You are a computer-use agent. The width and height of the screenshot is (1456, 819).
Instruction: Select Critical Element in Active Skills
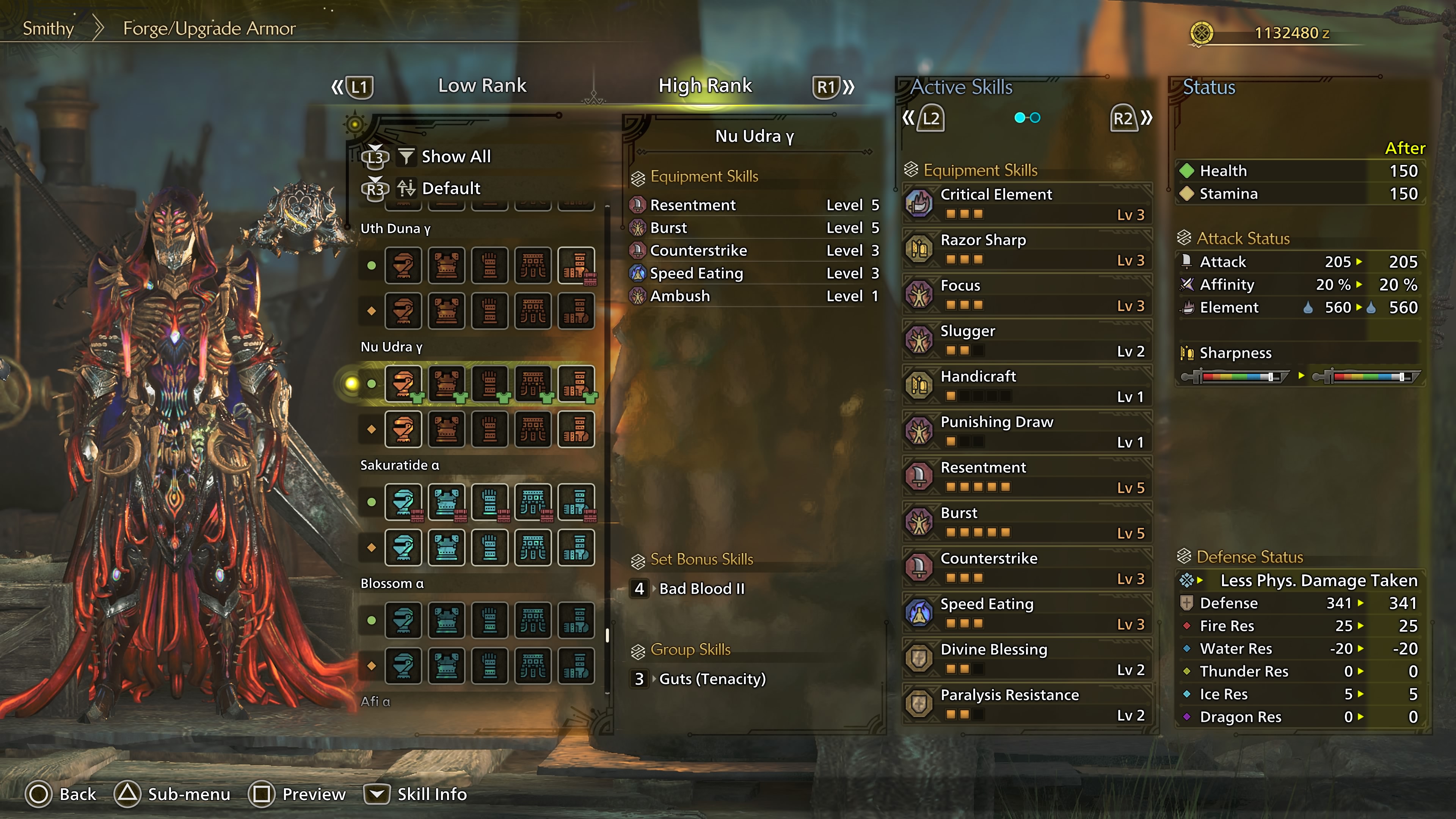tap(1026, 204)
